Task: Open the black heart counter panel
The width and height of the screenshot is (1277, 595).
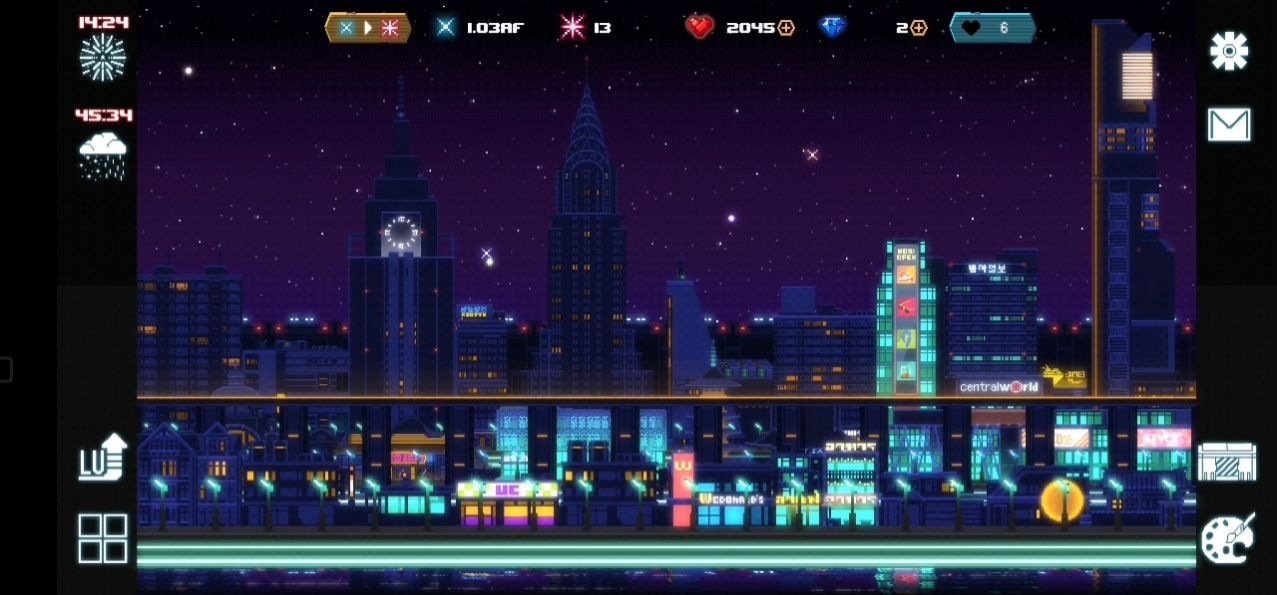Action: point(992,28)
